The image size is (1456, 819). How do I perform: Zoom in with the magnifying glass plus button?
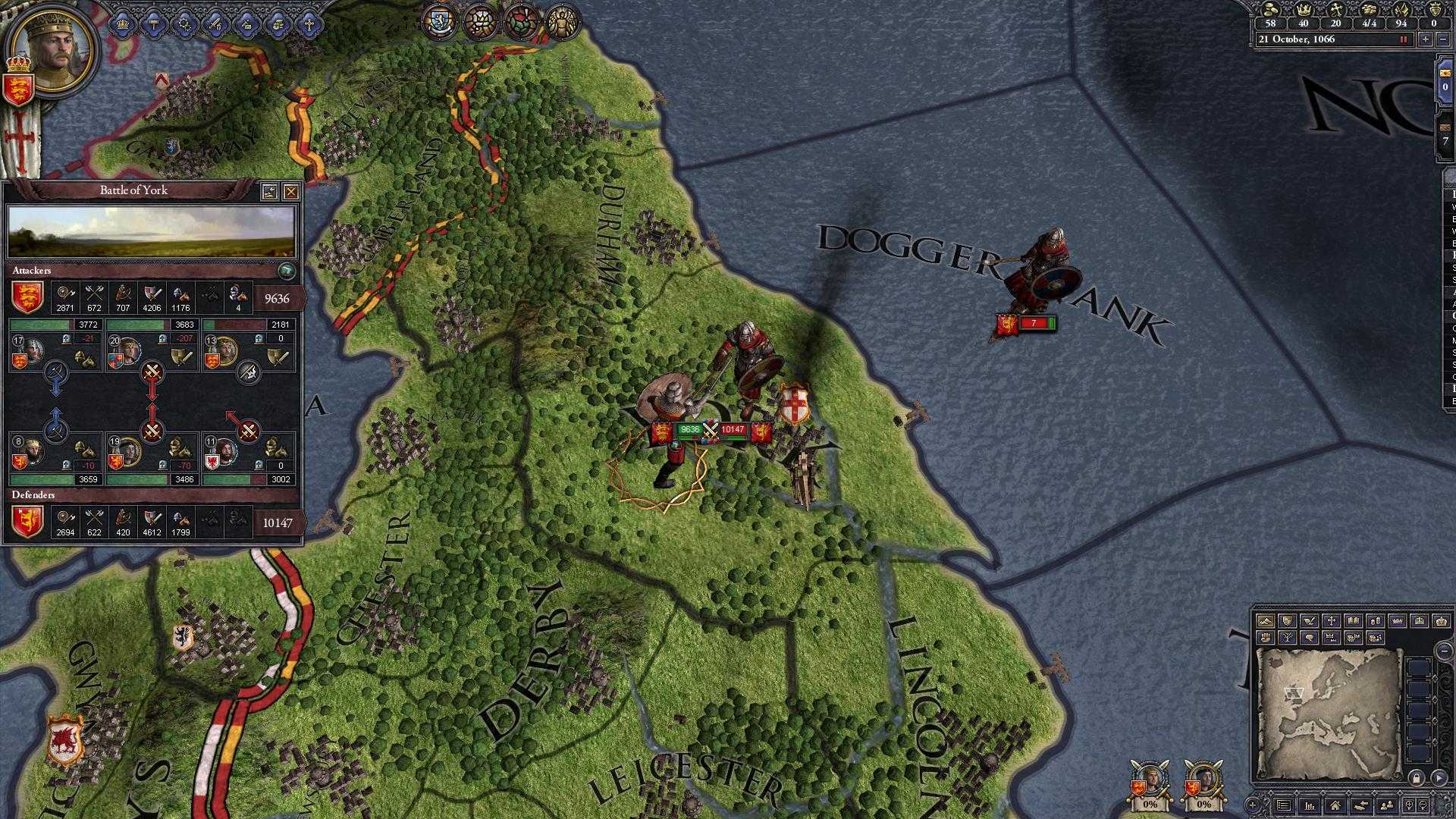pos(1410,805)
